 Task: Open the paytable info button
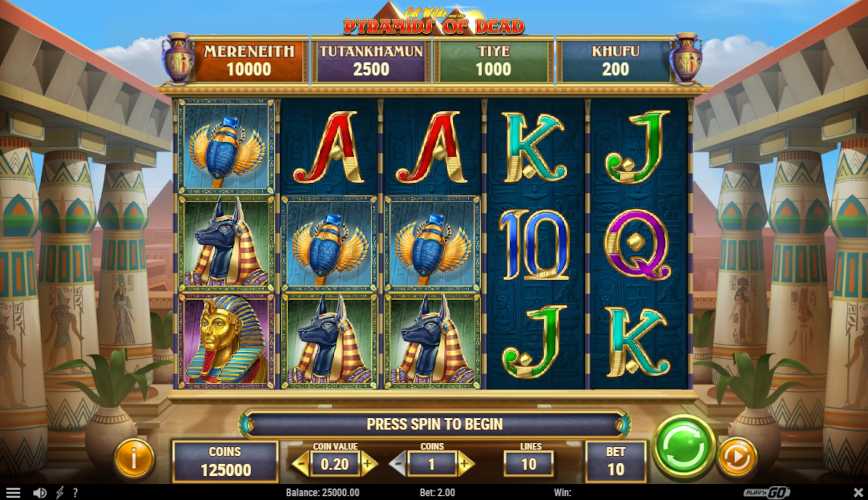(x=134, y=457)
